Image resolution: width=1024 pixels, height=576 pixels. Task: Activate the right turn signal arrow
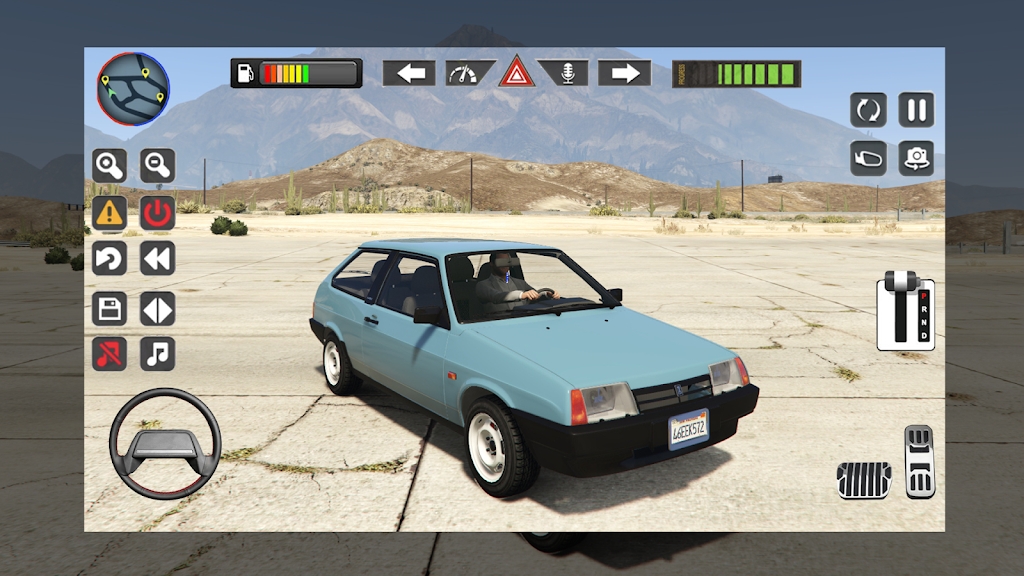pyautogui.click(x=624, y=73)
